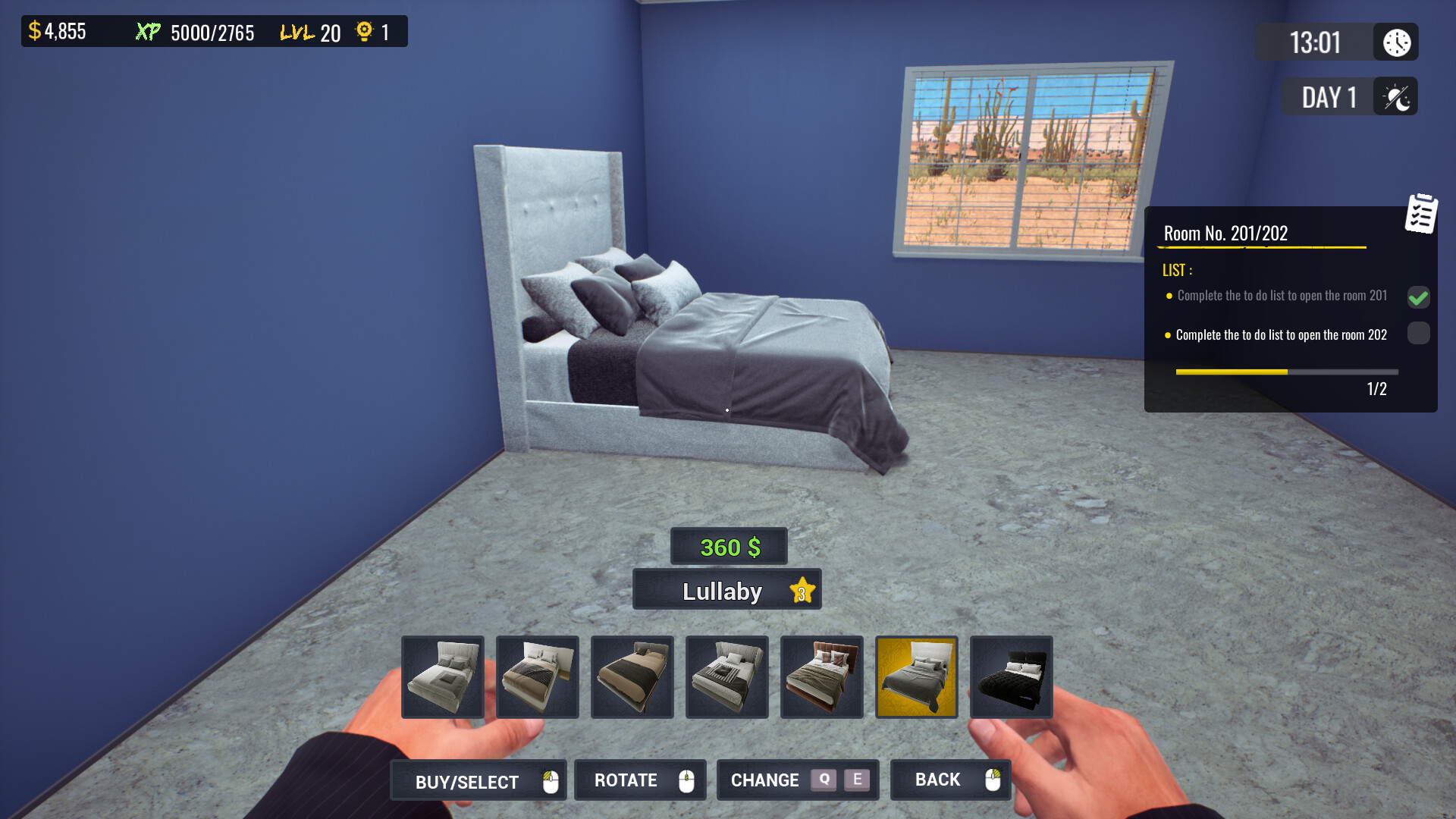Click the green checkmark for the room 201 task

point(1418,298)
